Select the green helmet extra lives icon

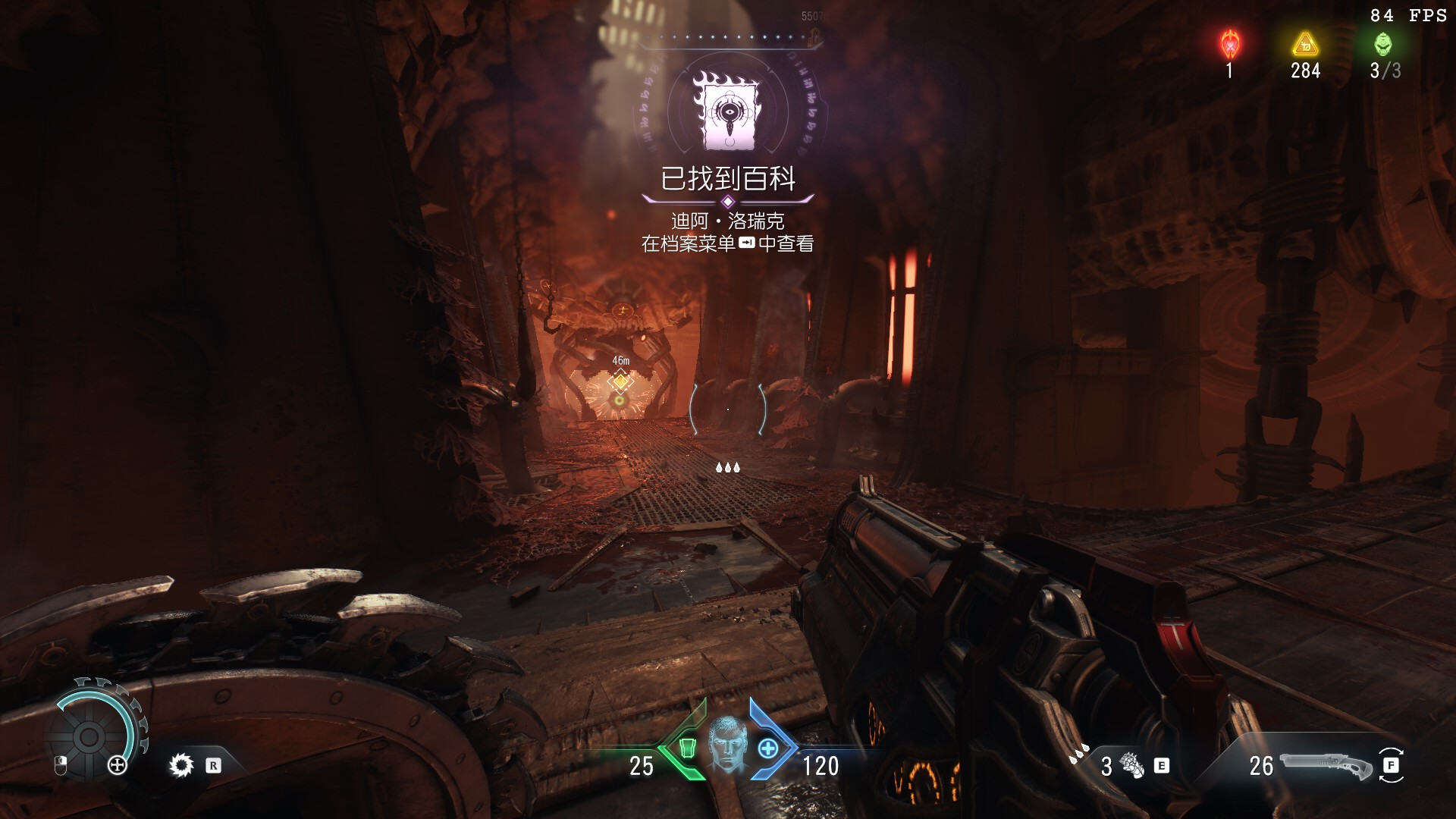(1383, 45)
